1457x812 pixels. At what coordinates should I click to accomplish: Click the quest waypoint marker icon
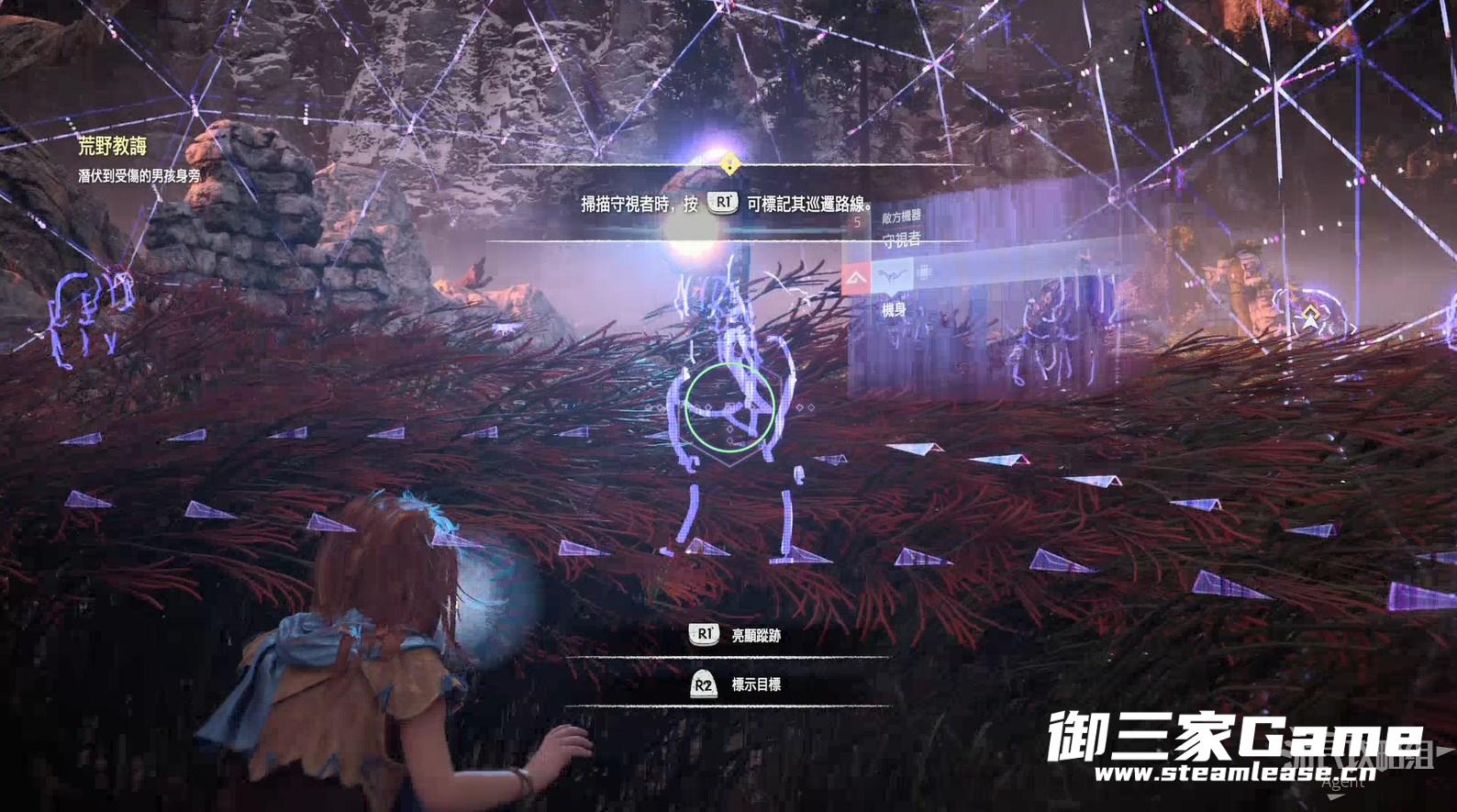[x=1309, y=317]
